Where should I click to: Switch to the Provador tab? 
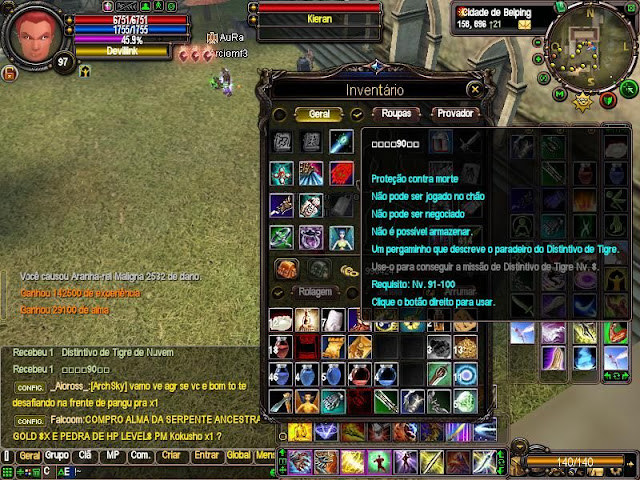tap(455, 114)
